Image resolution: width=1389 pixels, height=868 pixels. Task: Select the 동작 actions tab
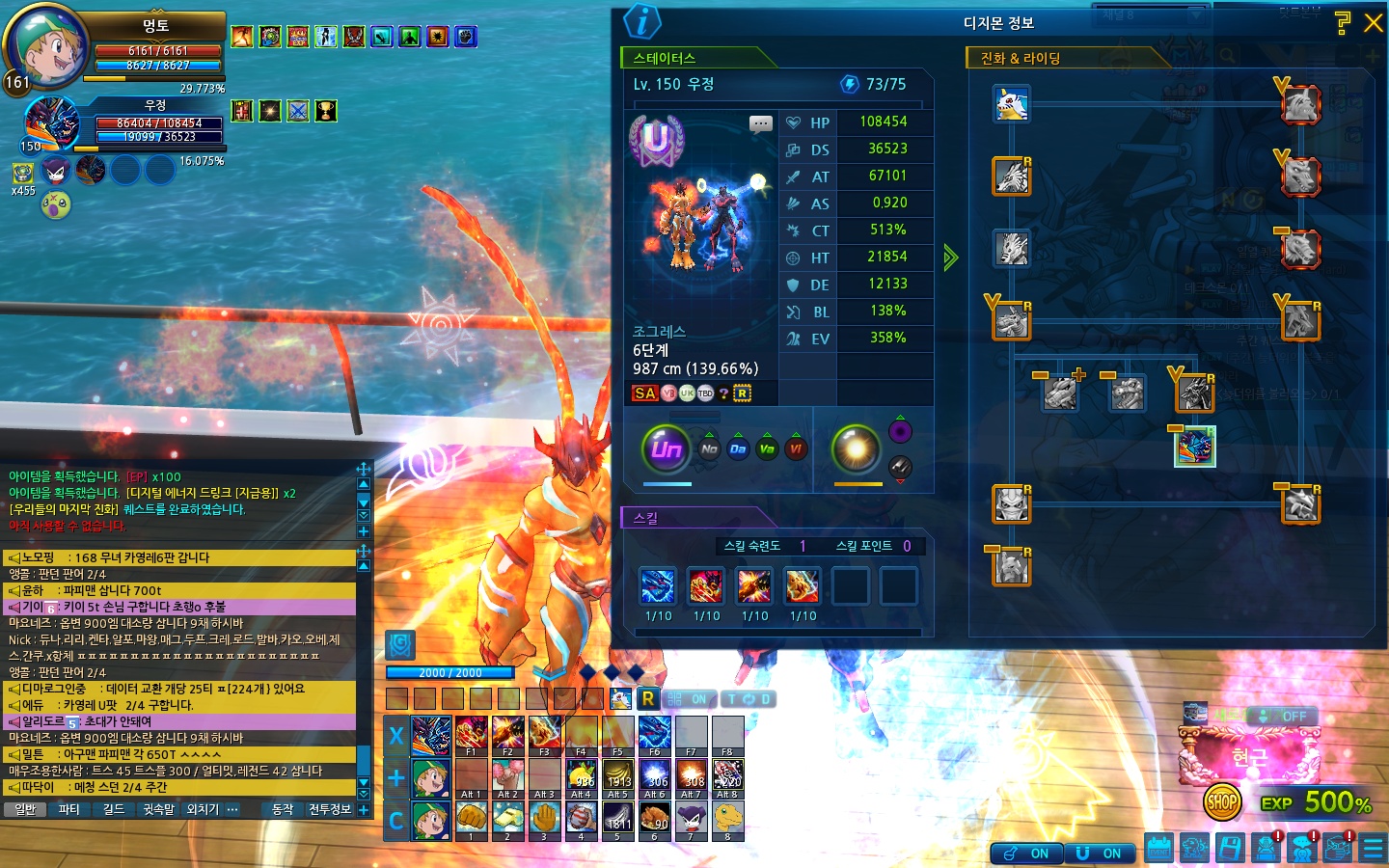click(283, 810)
